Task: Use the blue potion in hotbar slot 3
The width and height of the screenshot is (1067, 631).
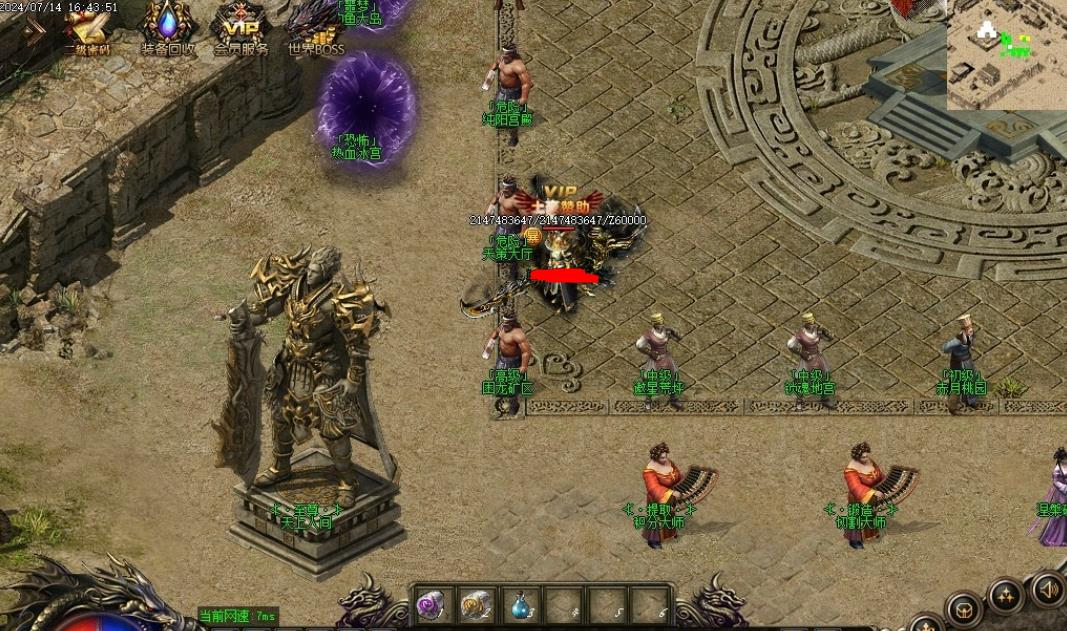Action: (520, 606)
